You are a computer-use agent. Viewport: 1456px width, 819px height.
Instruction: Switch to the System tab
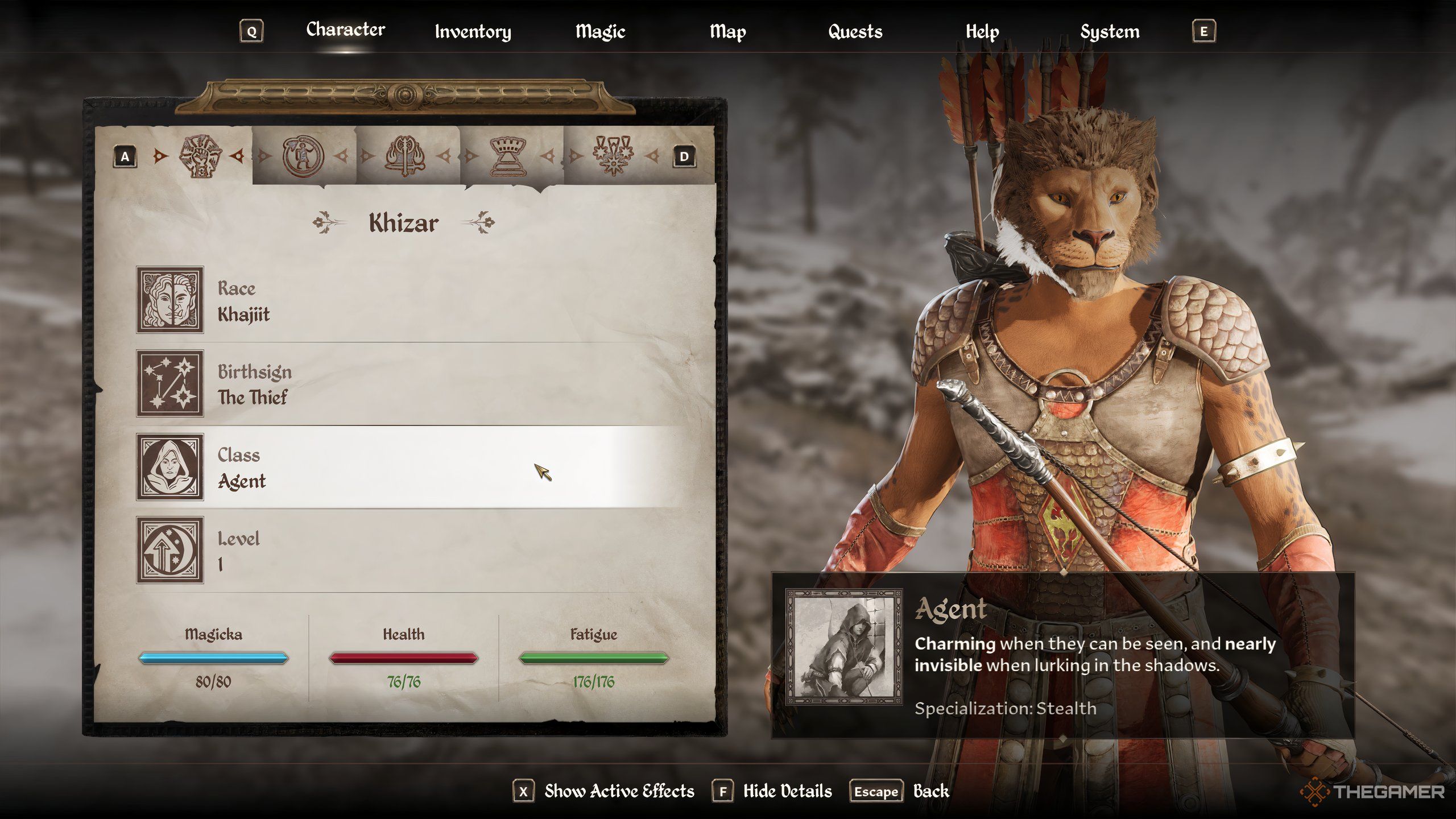pyautogui.click(x=1110, y=32)
